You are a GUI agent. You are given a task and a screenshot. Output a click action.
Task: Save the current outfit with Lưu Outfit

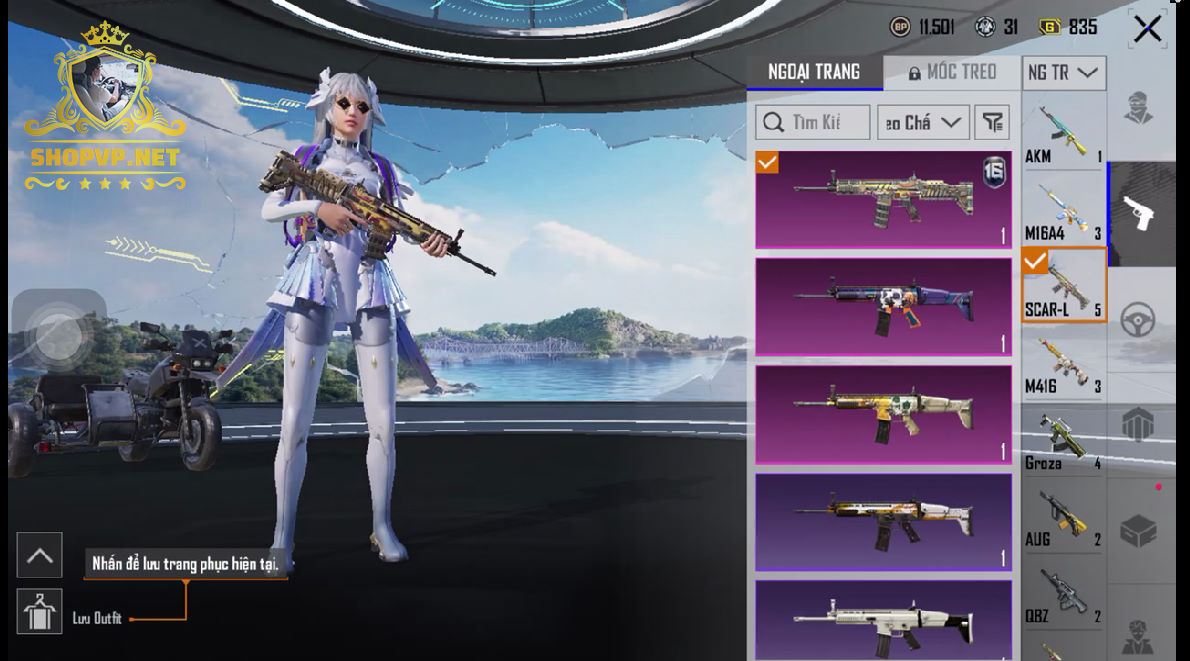click(40, 612)
